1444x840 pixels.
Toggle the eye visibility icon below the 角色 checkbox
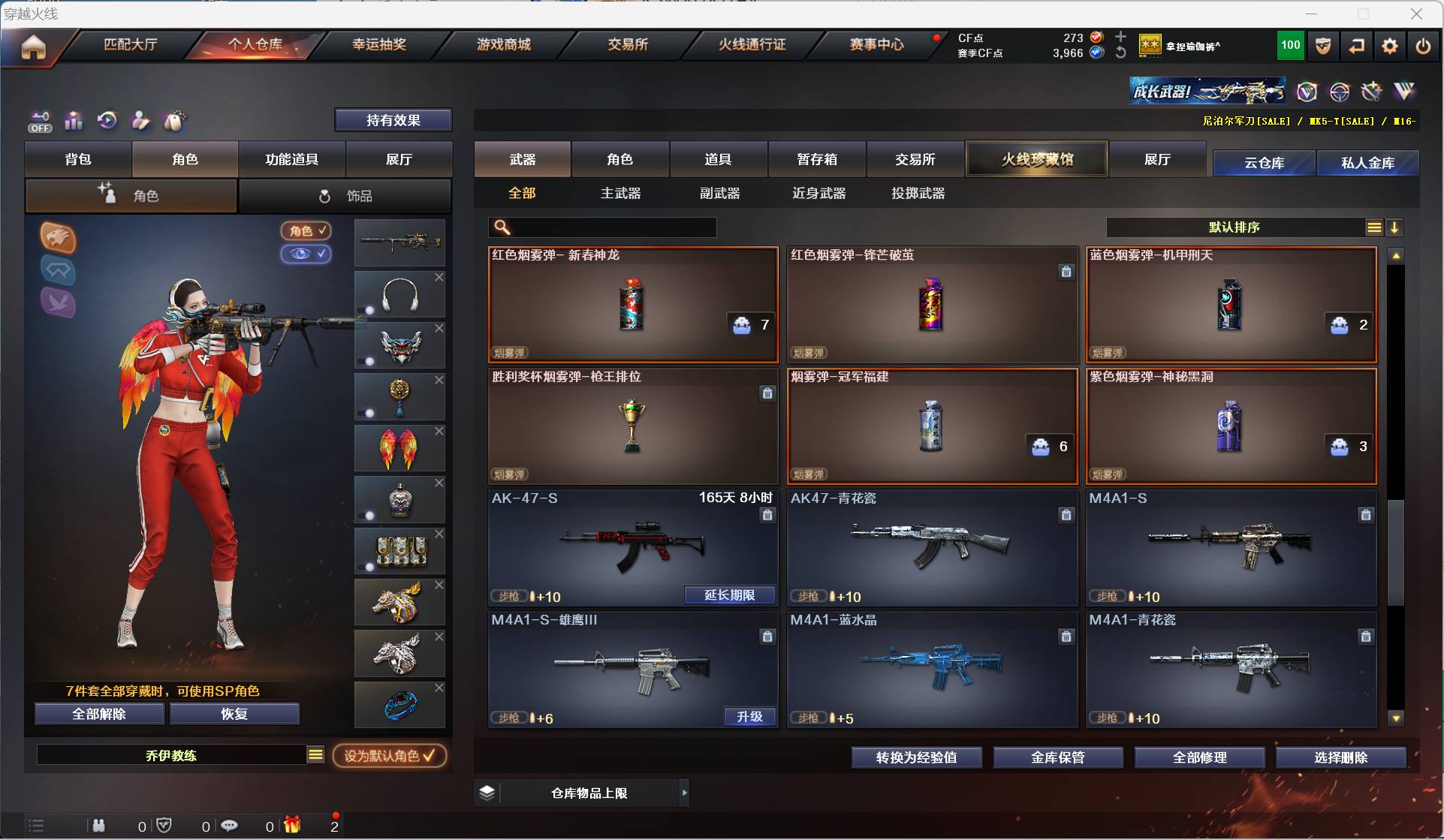pyautogui.click(x=306, y=254)
